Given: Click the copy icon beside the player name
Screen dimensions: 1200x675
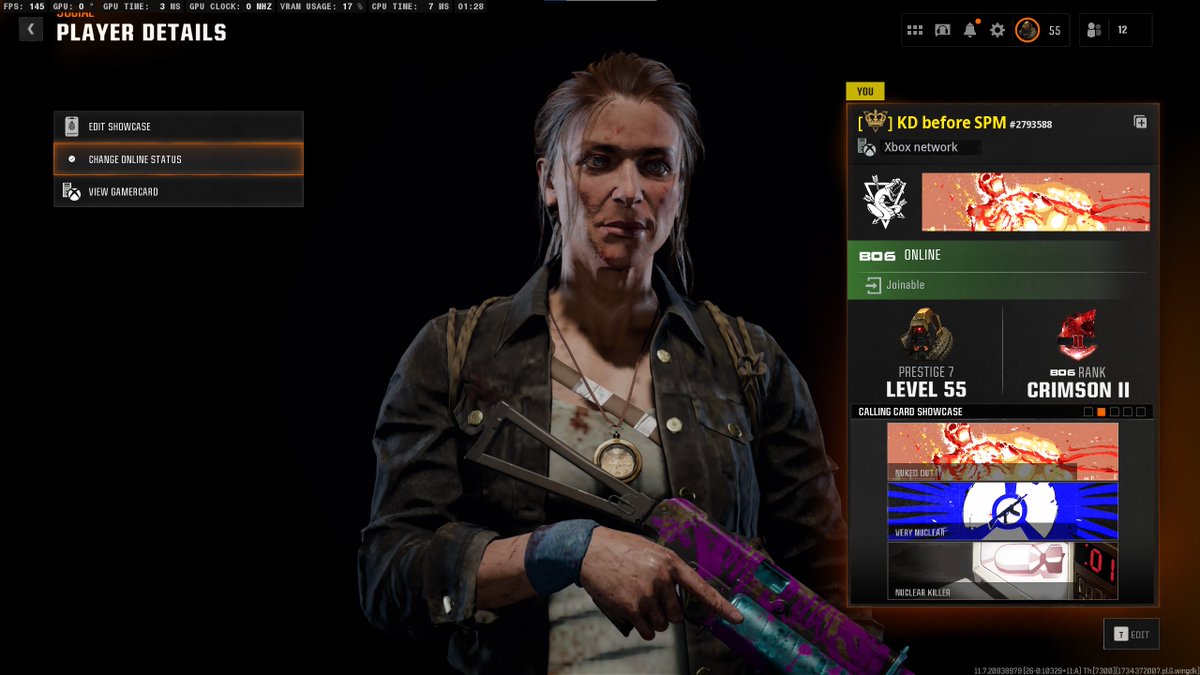Looking at the screenshot, I should [x=1140, y=122].
